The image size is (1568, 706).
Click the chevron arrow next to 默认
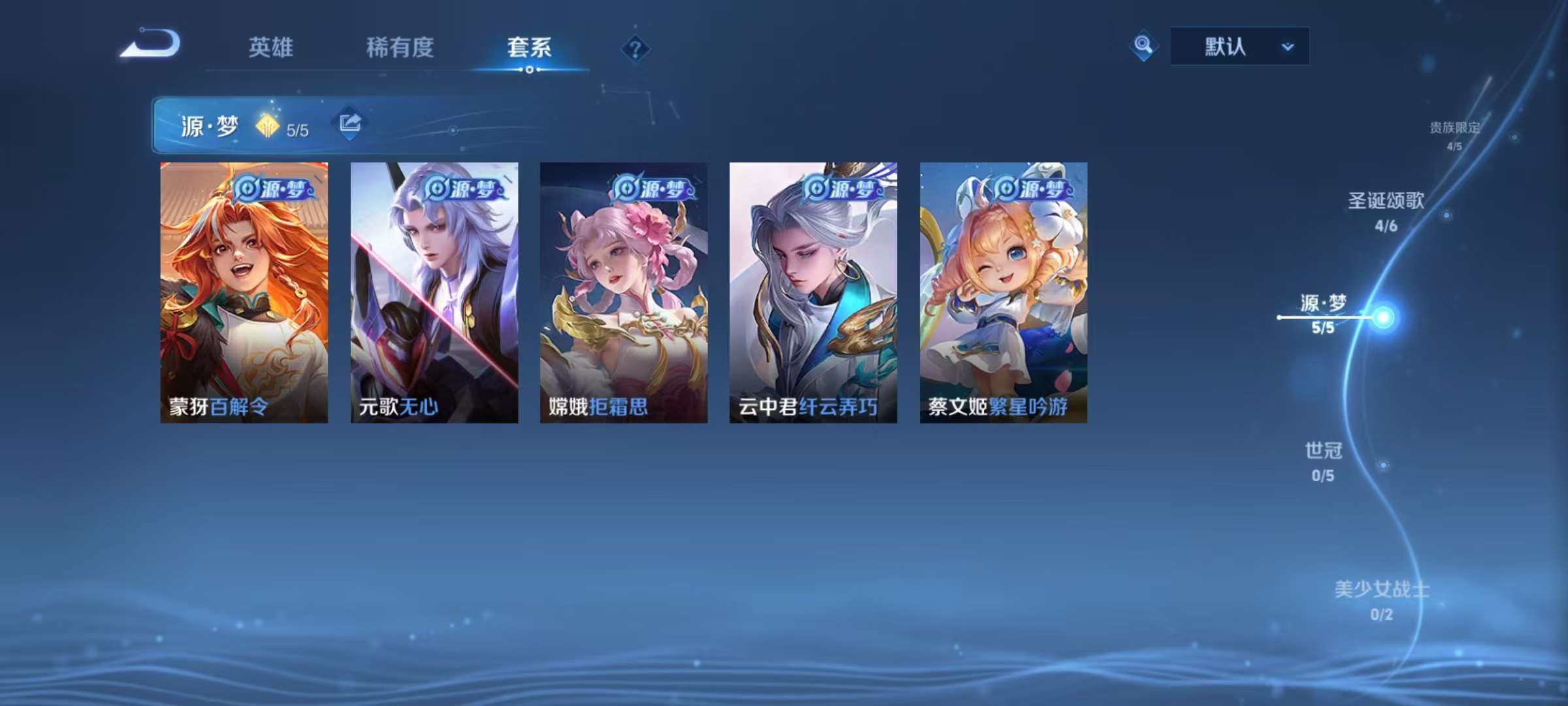1285,46
